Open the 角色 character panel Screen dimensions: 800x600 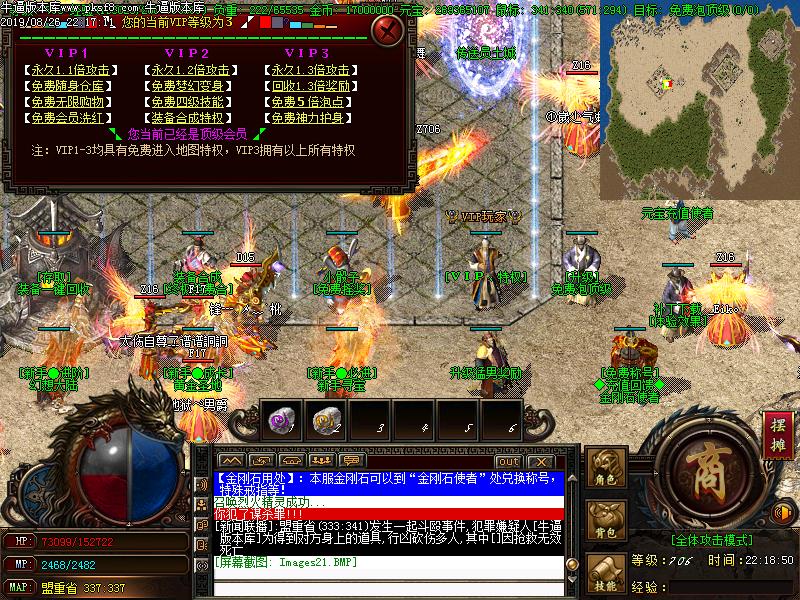(605, 469)
